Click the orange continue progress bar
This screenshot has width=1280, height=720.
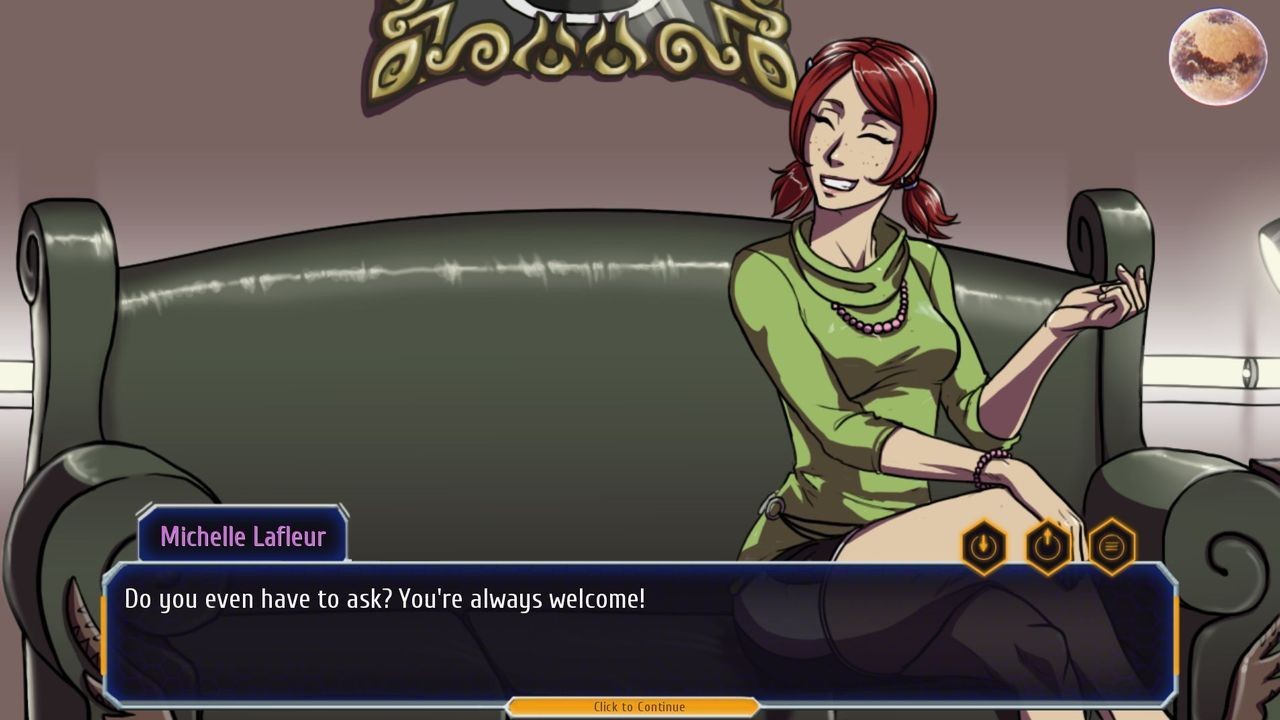[x=639, y=706]
